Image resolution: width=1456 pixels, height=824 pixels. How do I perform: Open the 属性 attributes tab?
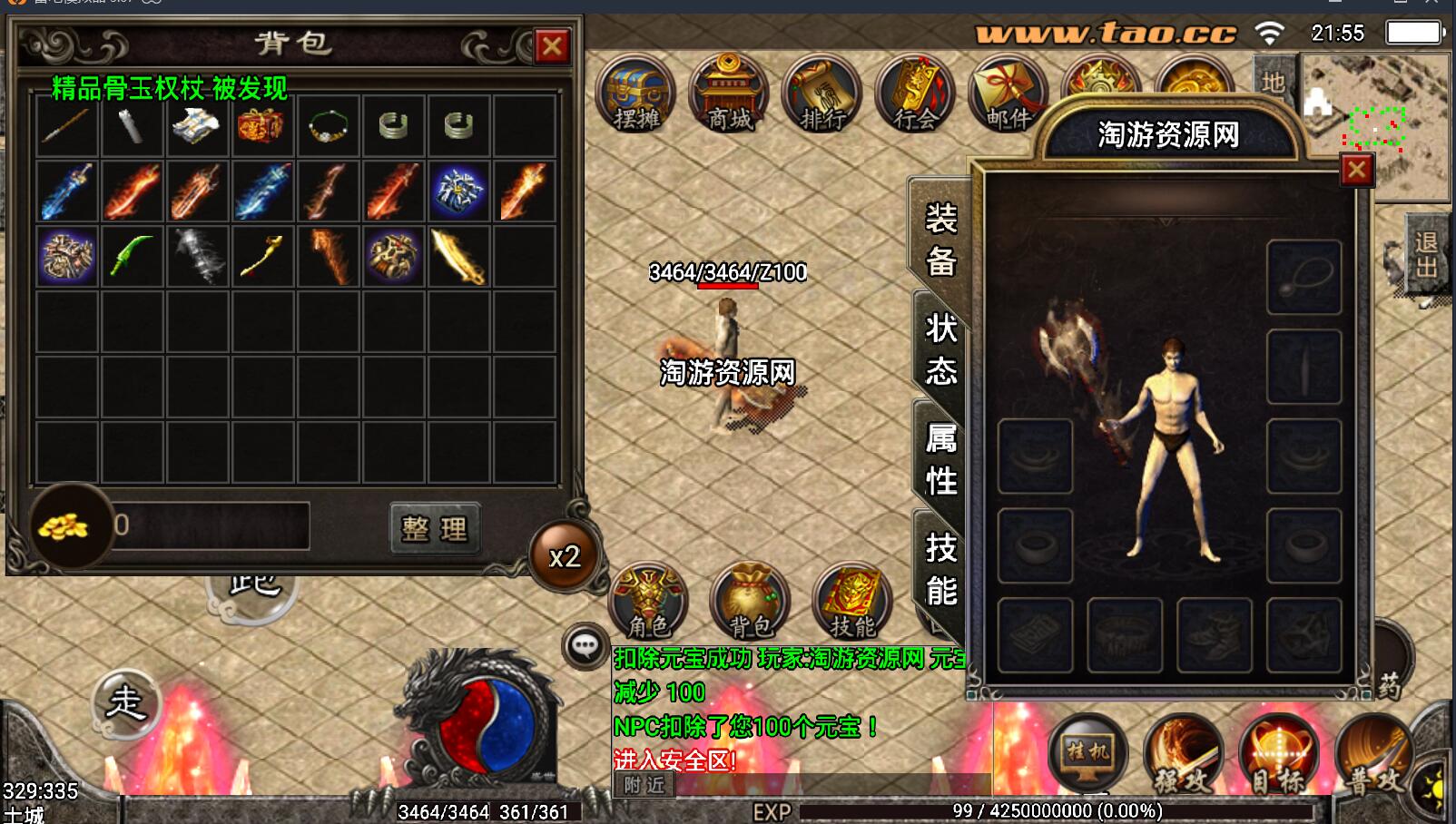[940, 459]
